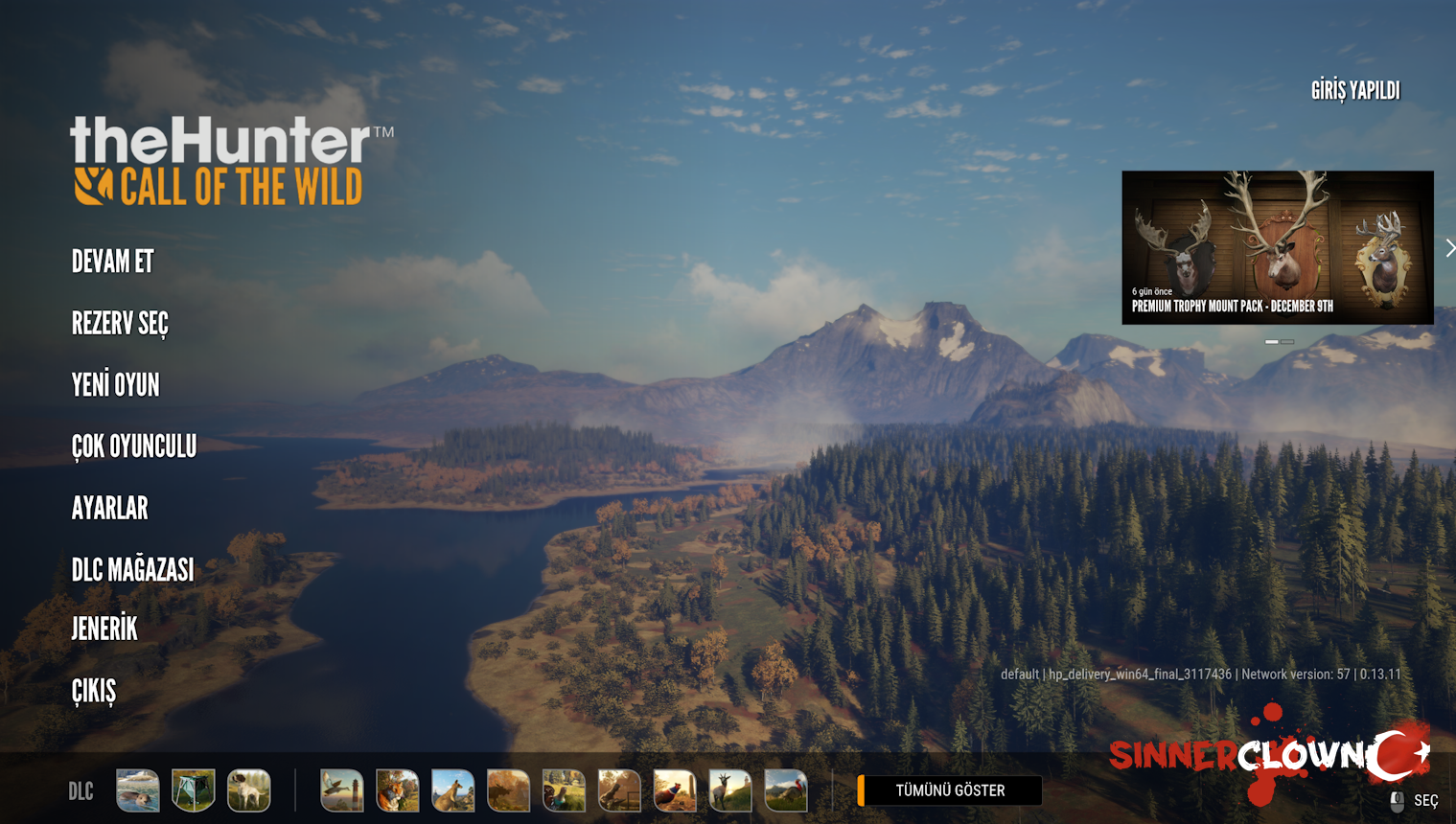Screen dimensions: 1456x824
Task: Pick the hunting tripod stand DLC icon
Action: [x=194, y=790]
